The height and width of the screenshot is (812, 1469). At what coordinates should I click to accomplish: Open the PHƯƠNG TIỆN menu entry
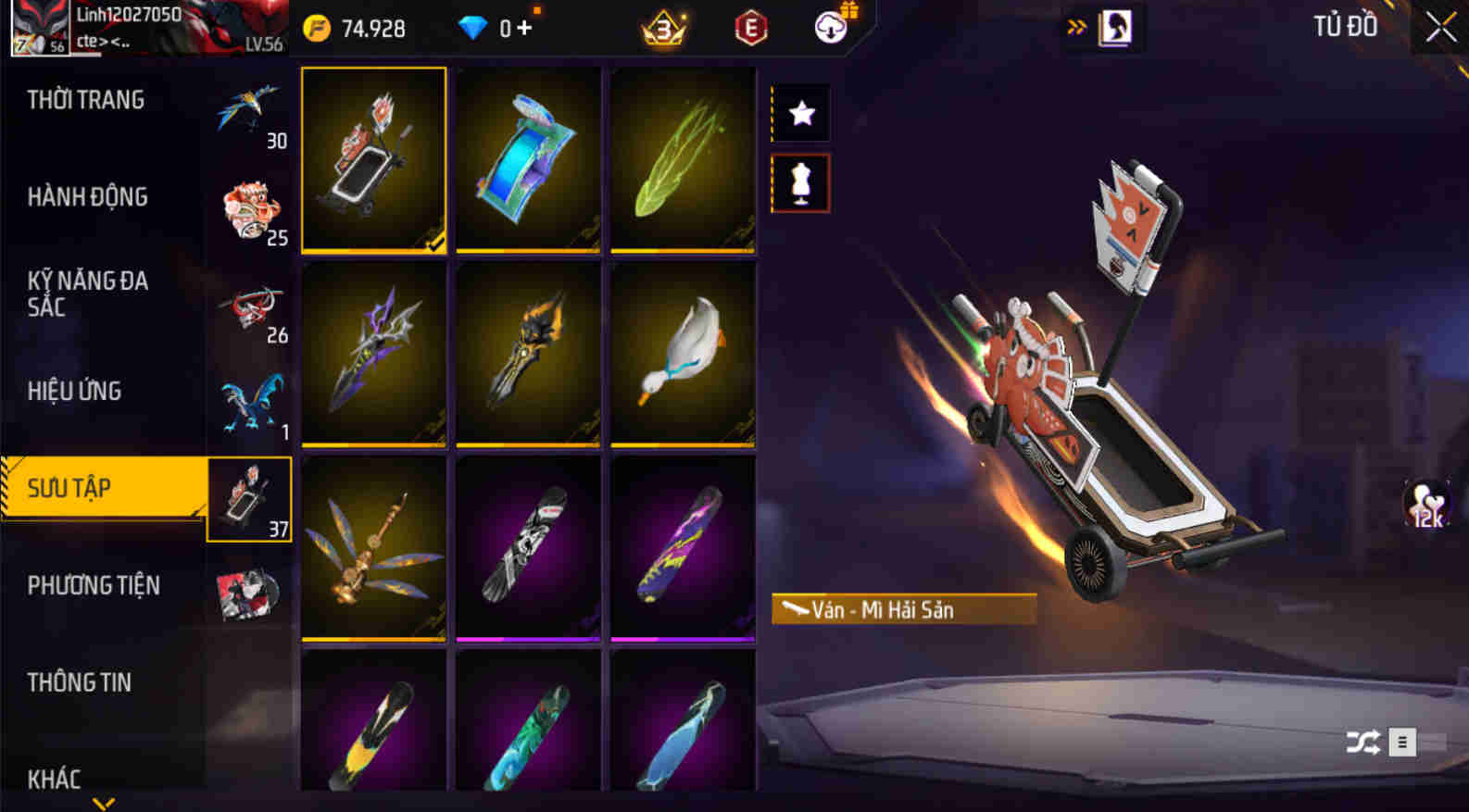pyautogui.click(x=94, y=586)
